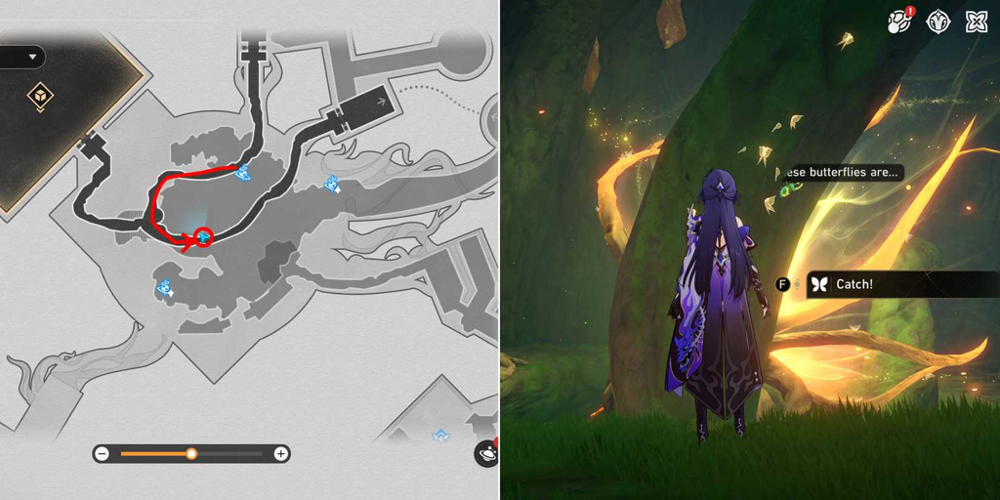
Task: Choose the Catch! butterfly interaction option
Action: pyautogui.click(x=853, y=284)
